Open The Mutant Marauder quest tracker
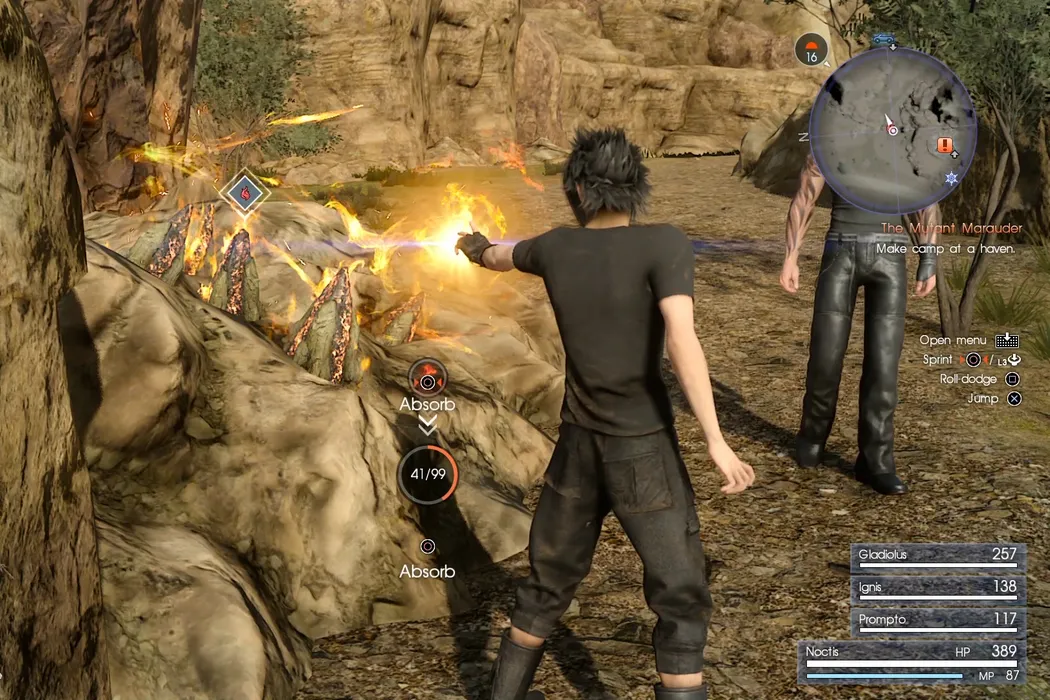 950,229
